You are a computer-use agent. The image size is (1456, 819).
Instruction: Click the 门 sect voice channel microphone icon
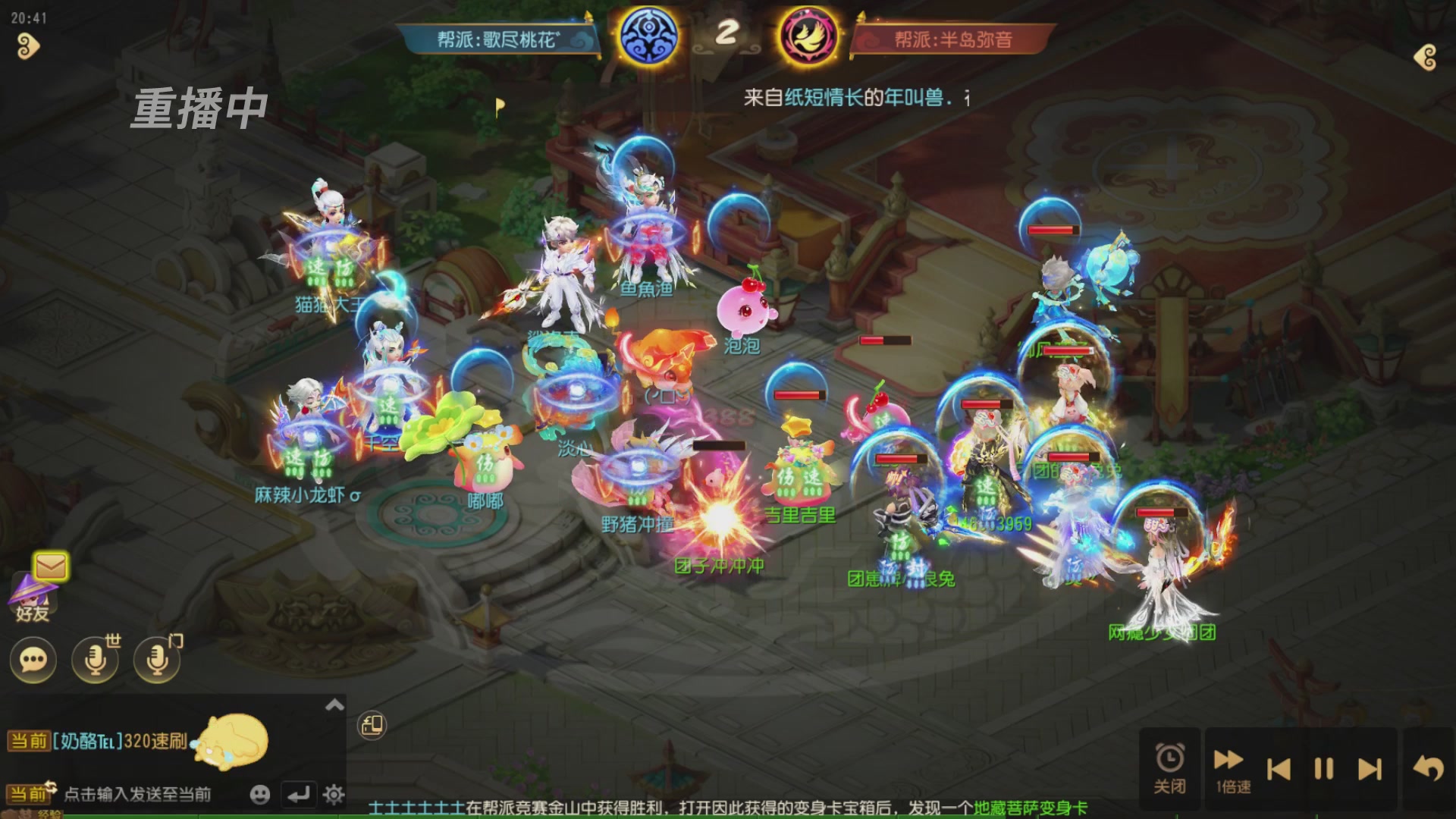pyautogui.click(x=155, y=660)
